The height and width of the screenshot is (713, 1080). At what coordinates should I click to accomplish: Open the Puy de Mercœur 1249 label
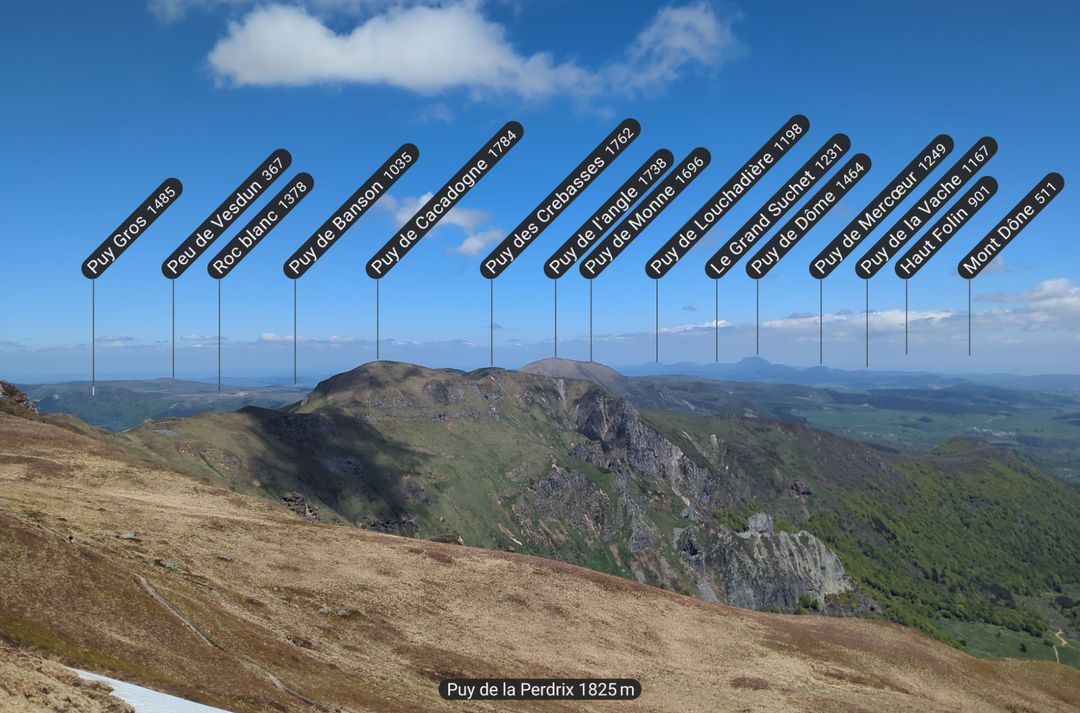pyautogui.click(x=882, y=206)
